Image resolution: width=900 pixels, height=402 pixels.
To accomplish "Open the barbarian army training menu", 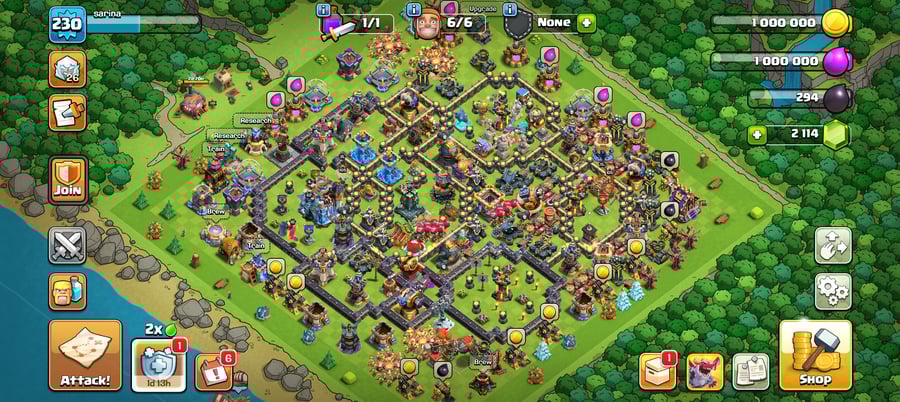I will (68, 291).
